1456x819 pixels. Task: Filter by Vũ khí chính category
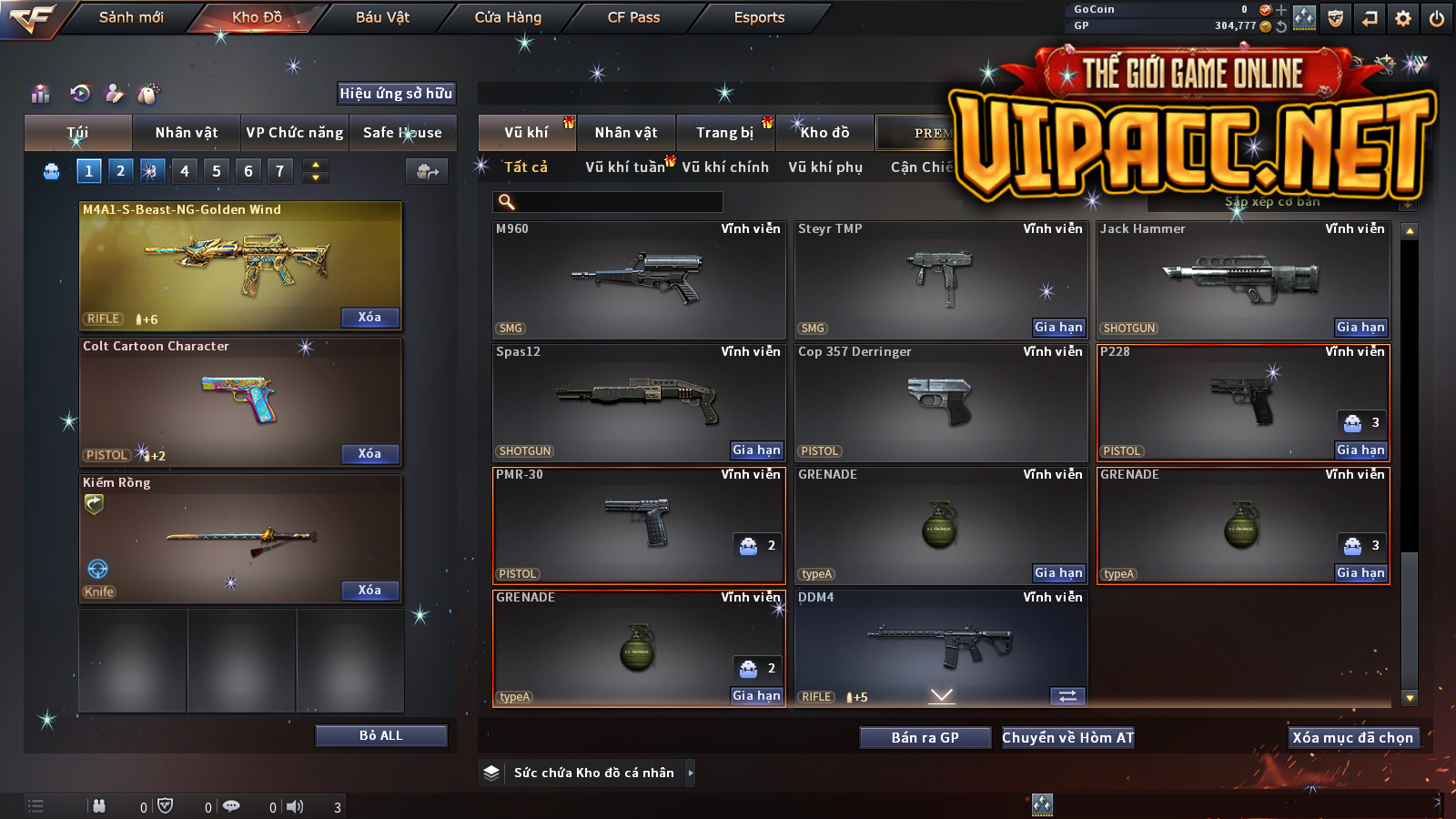click(725, 167)
